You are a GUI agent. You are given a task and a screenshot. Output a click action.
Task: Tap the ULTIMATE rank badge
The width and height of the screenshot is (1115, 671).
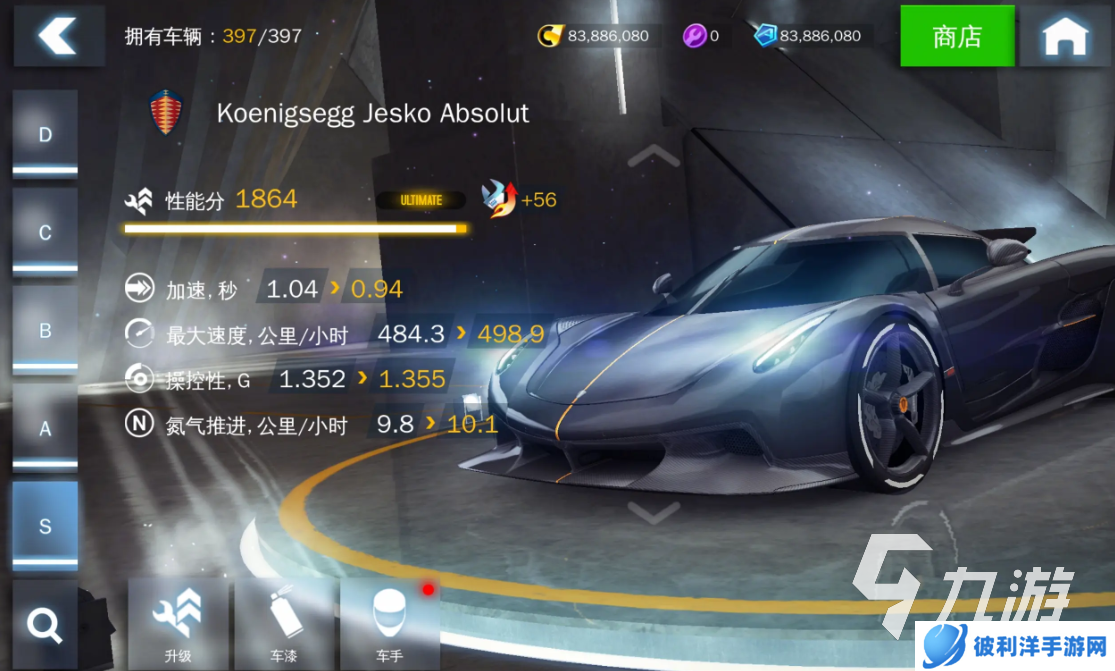click(421, 200)
